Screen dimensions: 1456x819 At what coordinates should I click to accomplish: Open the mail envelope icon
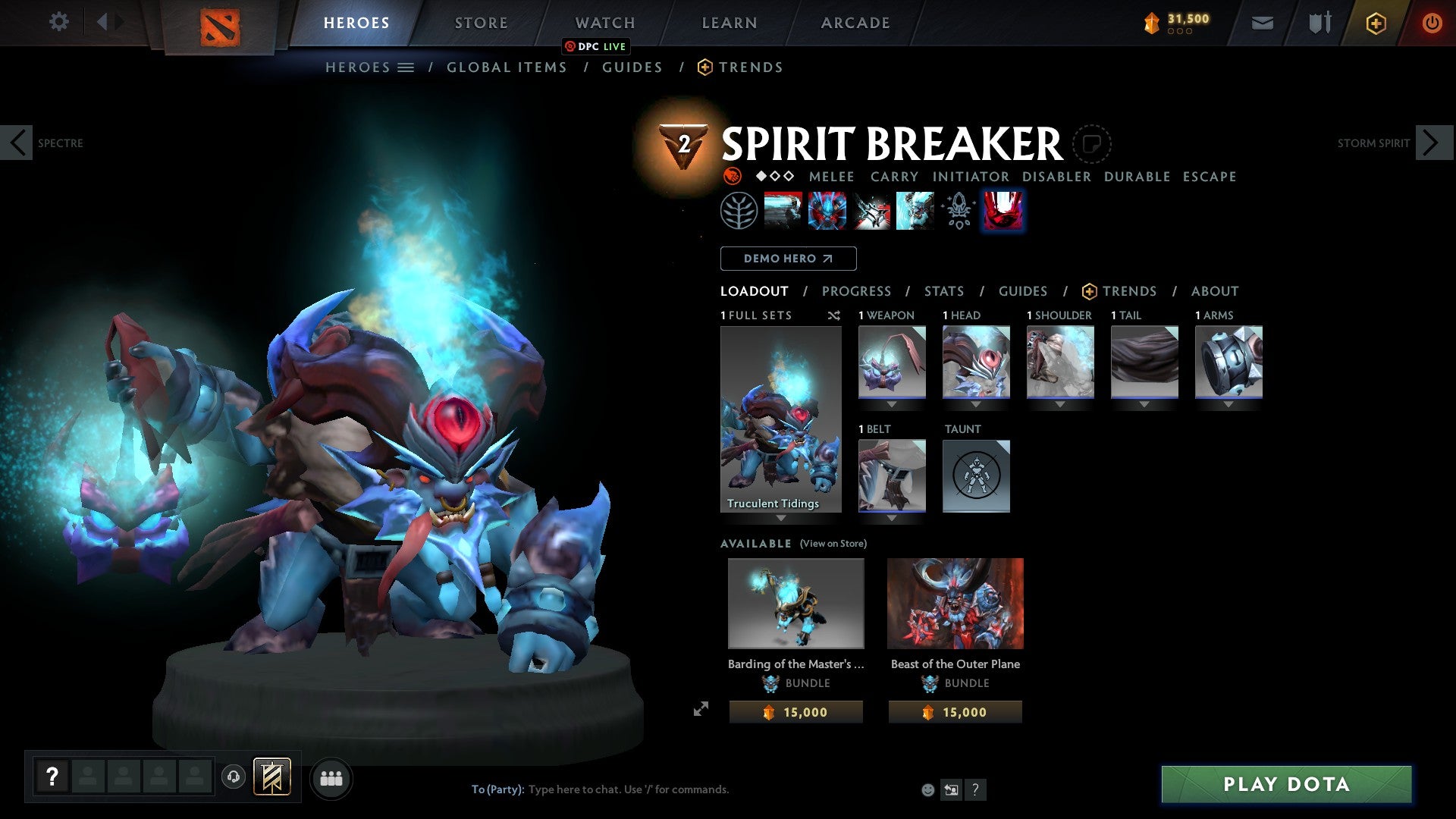coord(1263,22)
